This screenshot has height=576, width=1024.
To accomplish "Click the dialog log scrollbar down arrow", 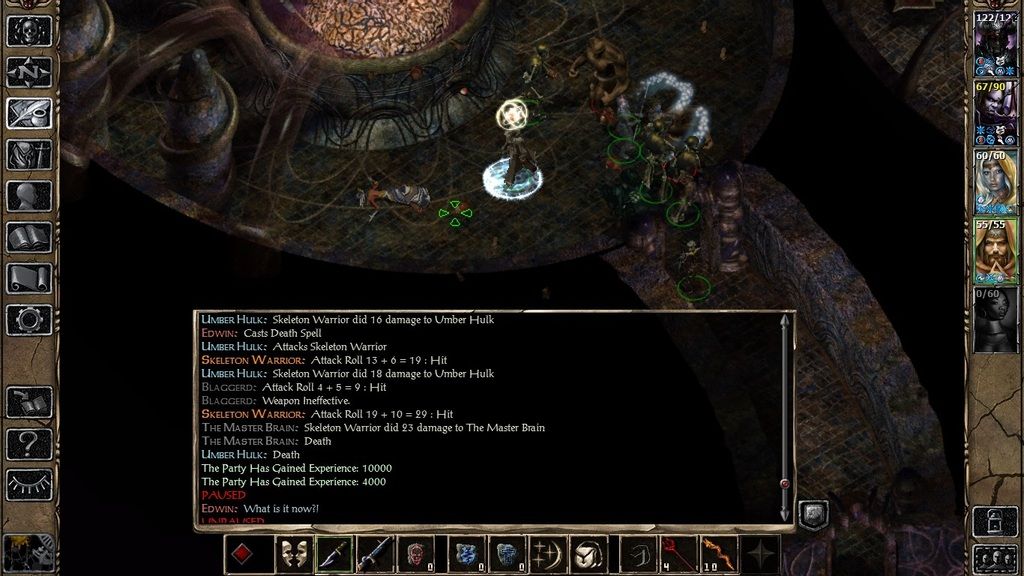I will pyautogui.click(x=785, y=515).
